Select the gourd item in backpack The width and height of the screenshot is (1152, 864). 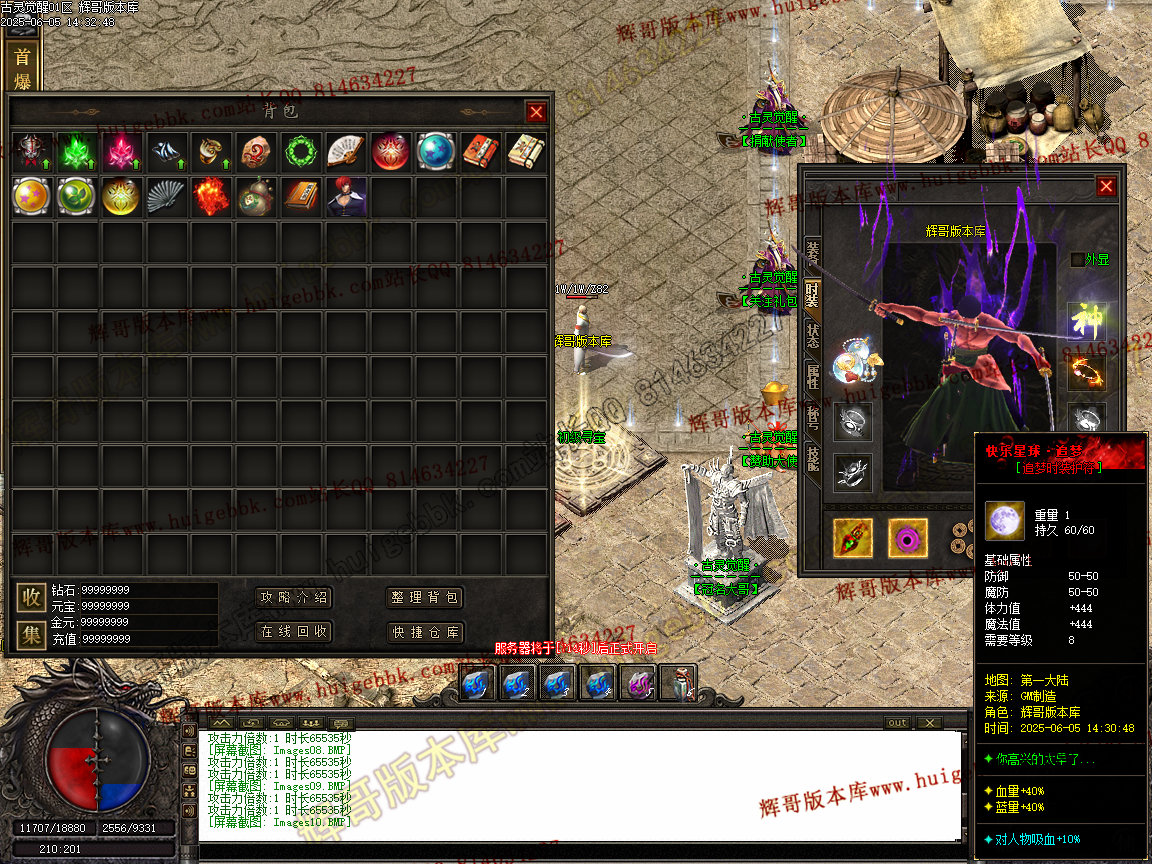(255, 197)
